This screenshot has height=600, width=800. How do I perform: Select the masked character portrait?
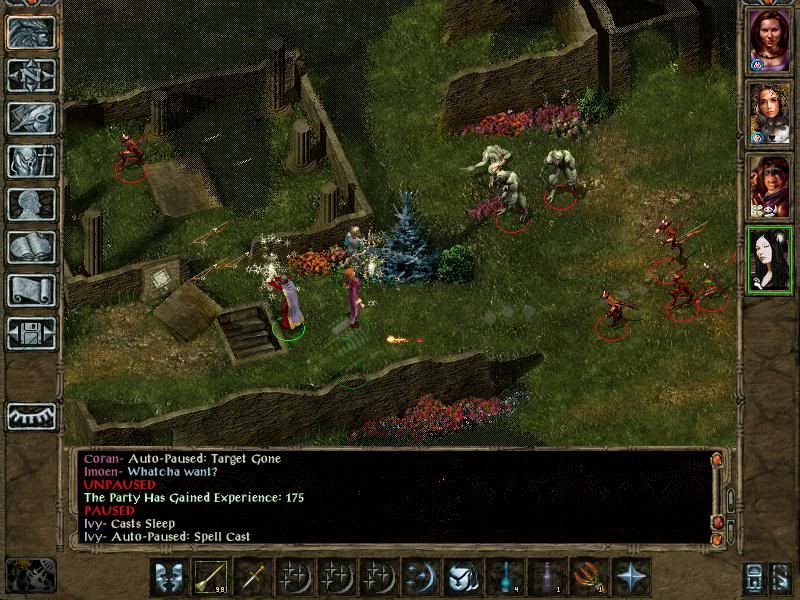click(769, 186)
